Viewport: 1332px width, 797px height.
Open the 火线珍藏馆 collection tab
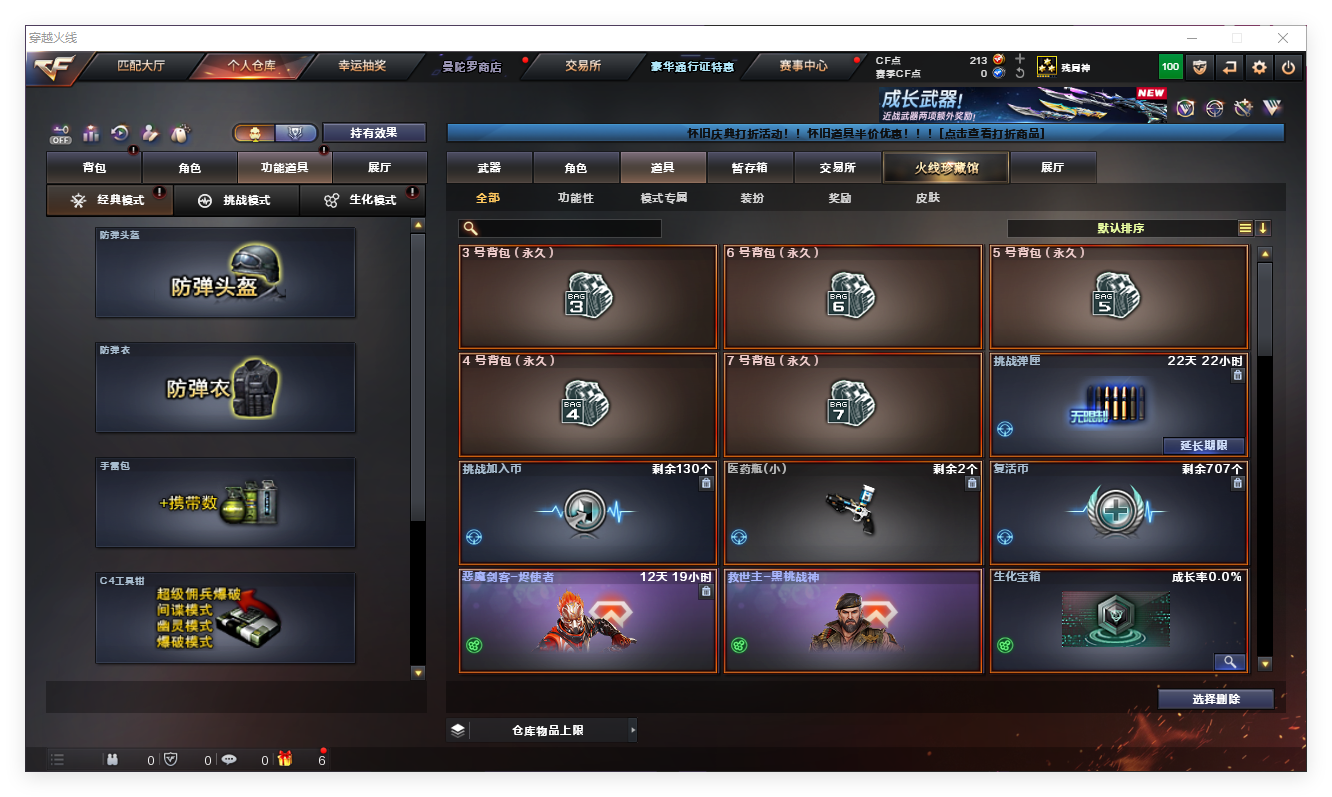coord(945,168)
